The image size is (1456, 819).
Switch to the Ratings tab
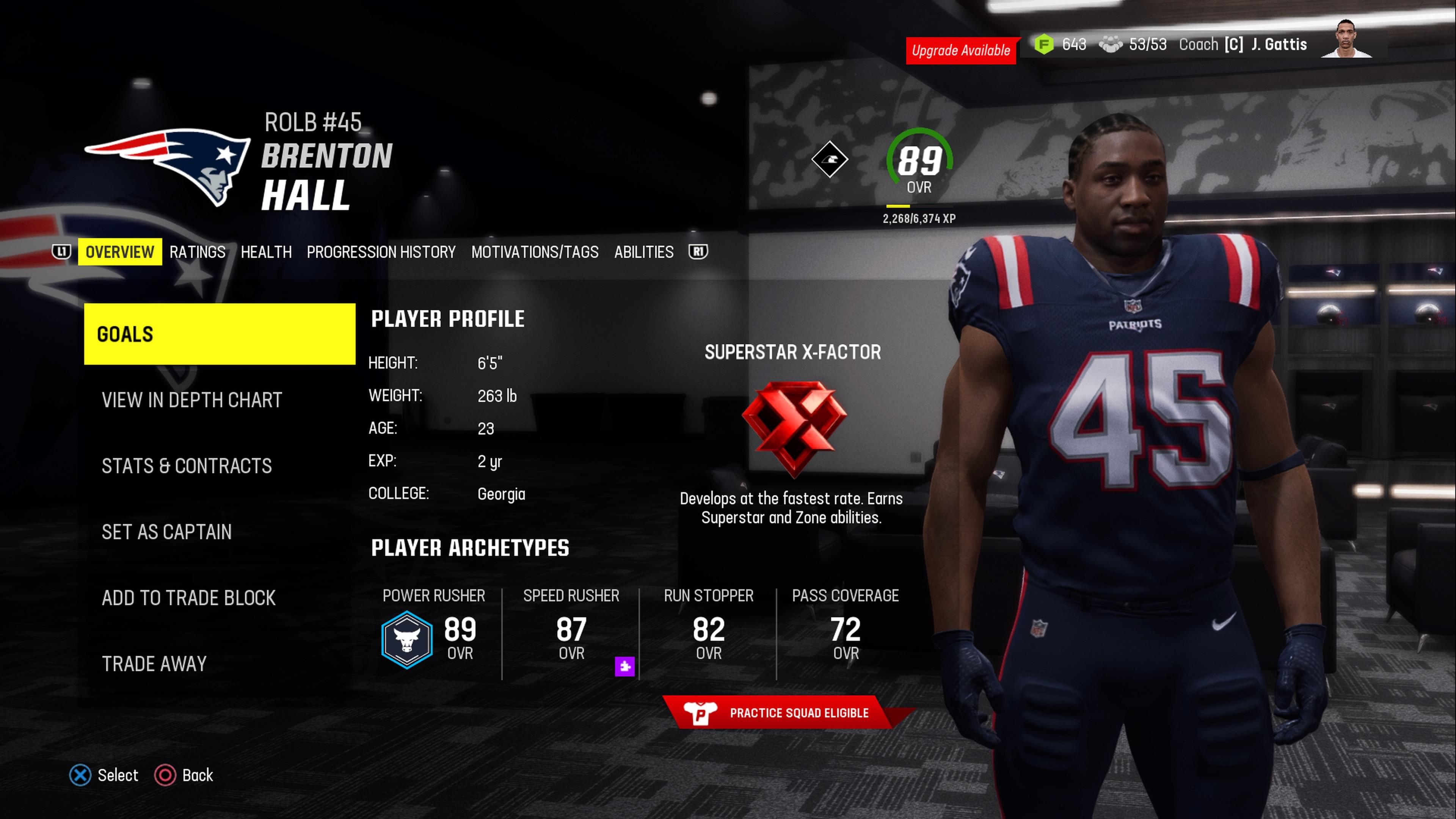pos(197,252)
